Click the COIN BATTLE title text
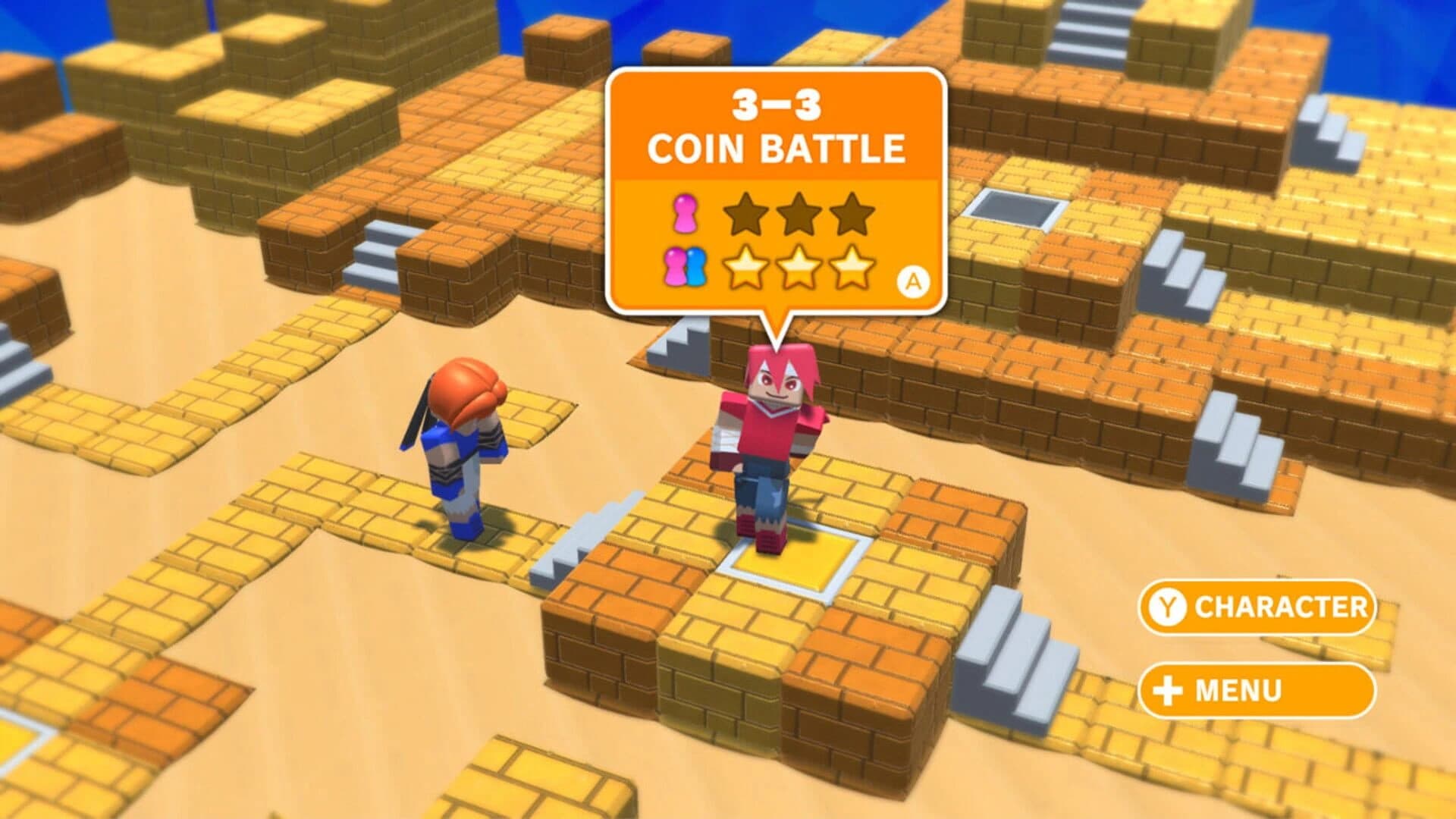Viewport: 1456px width, 819px height. (x=777, y=149)
